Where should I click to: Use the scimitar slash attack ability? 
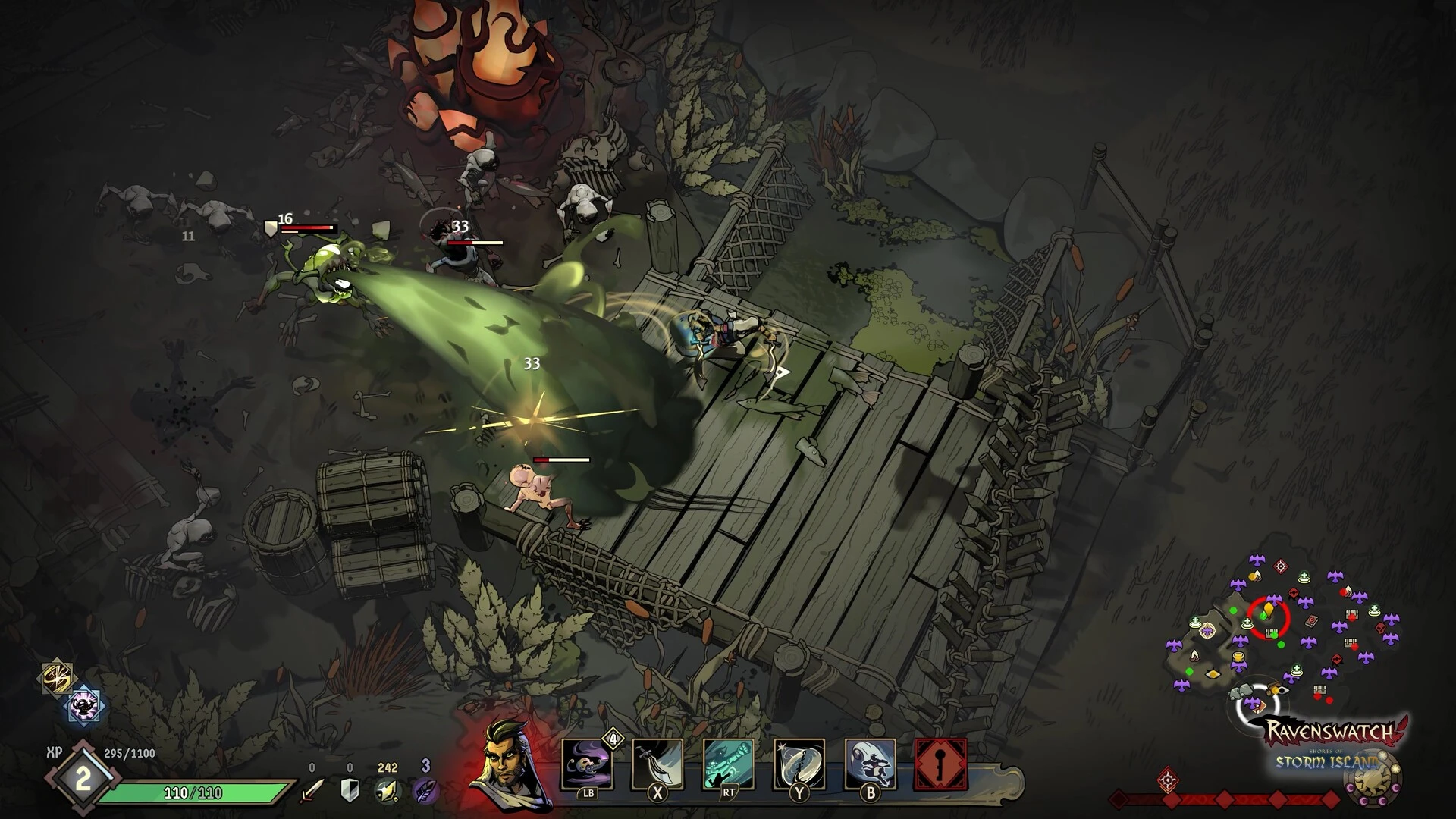657,764
